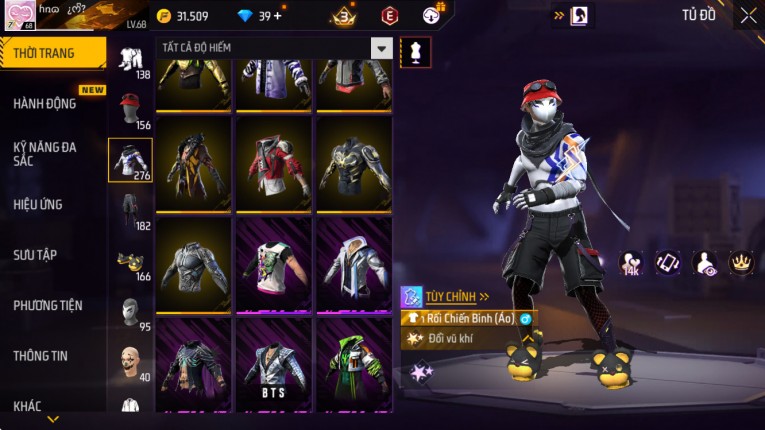Add diamonds with the plus button

point(277,16)
